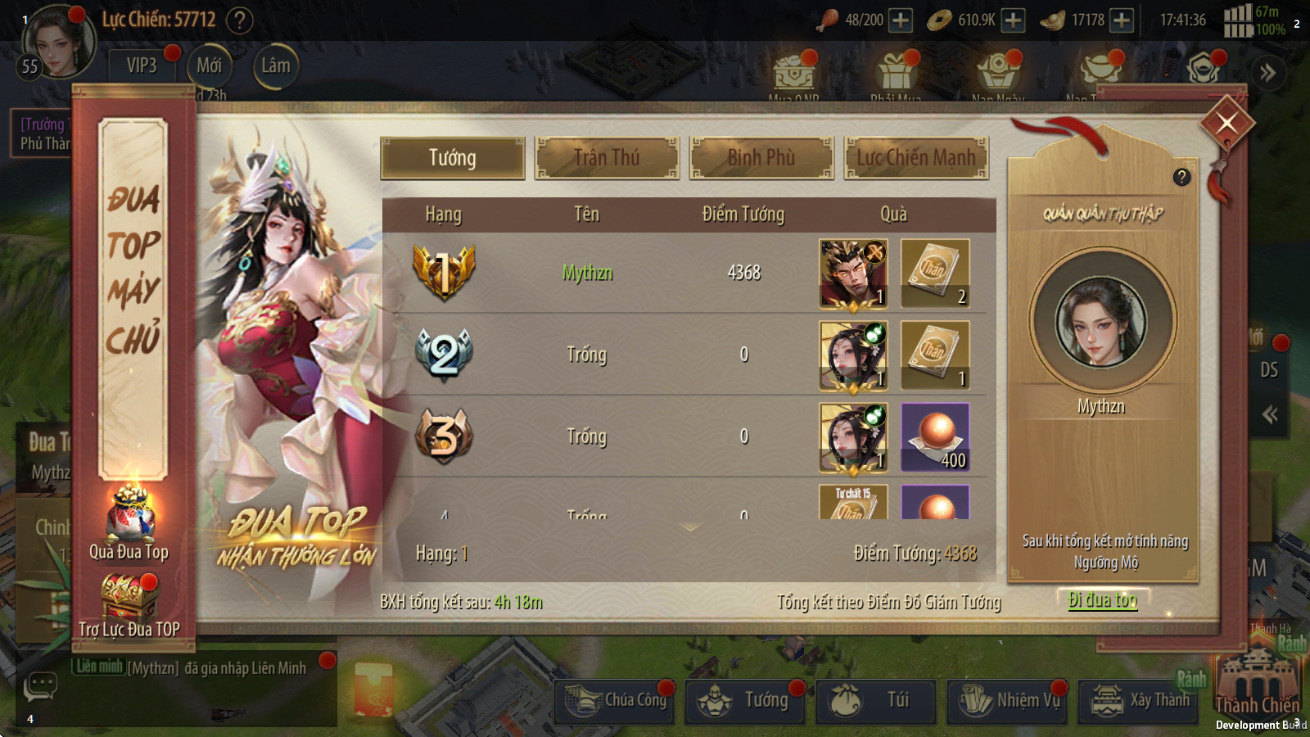Select the Tướng ranking tab
The width and height of the screenshot is (1310, 737).
[453, 158]
